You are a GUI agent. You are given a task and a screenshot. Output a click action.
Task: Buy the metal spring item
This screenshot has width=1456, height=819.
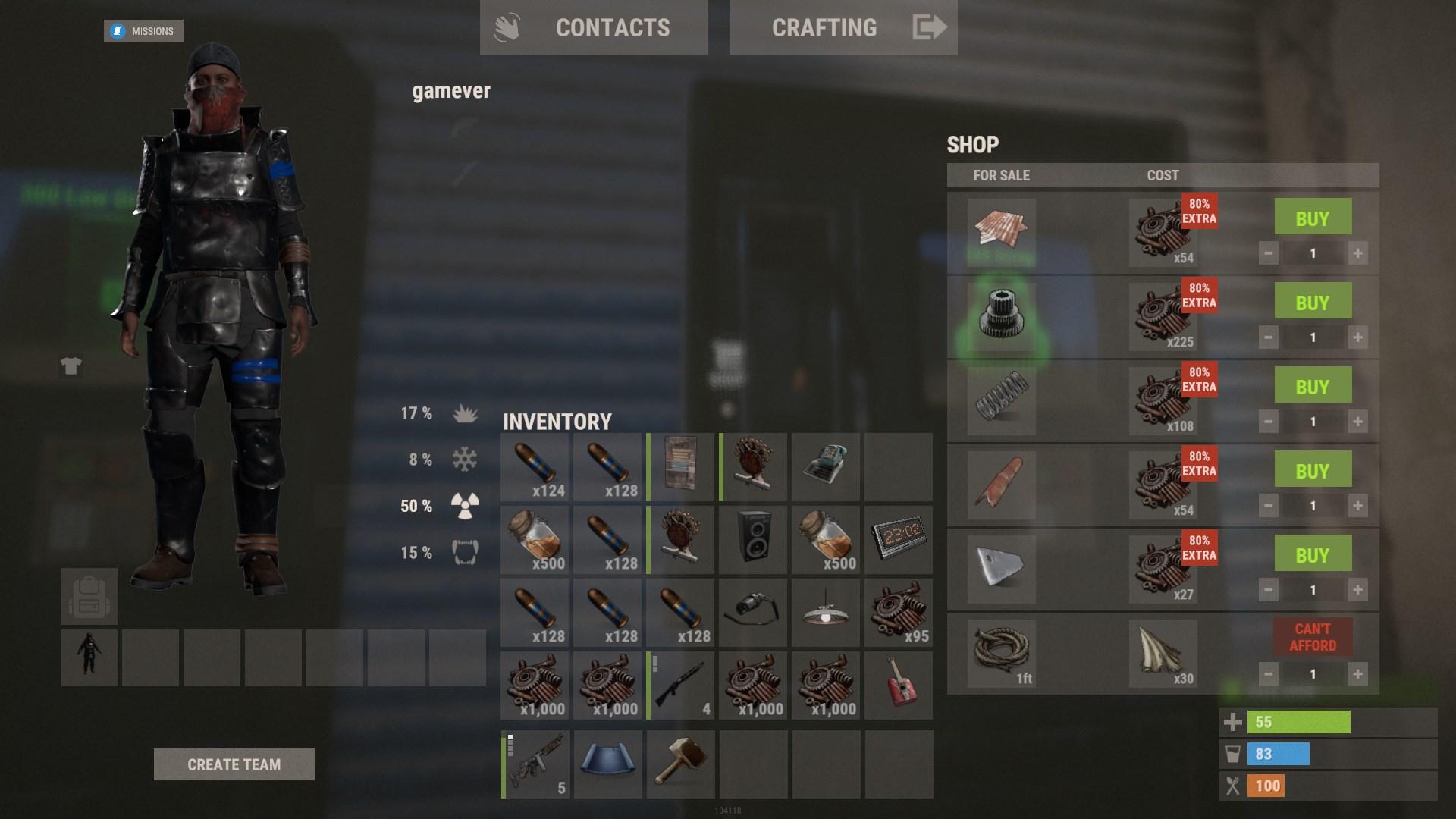point(1312,387)
